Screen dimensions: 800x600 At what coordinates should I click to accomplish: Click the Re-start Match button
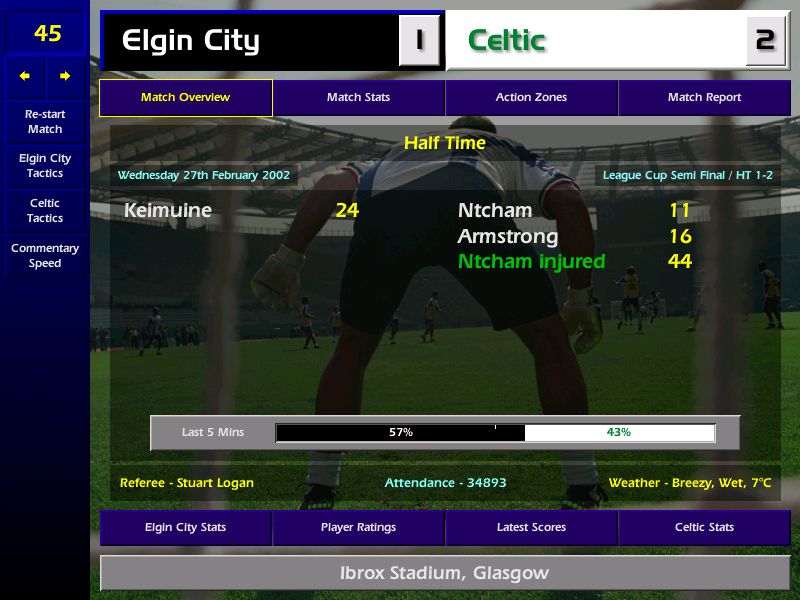[45, 121]
